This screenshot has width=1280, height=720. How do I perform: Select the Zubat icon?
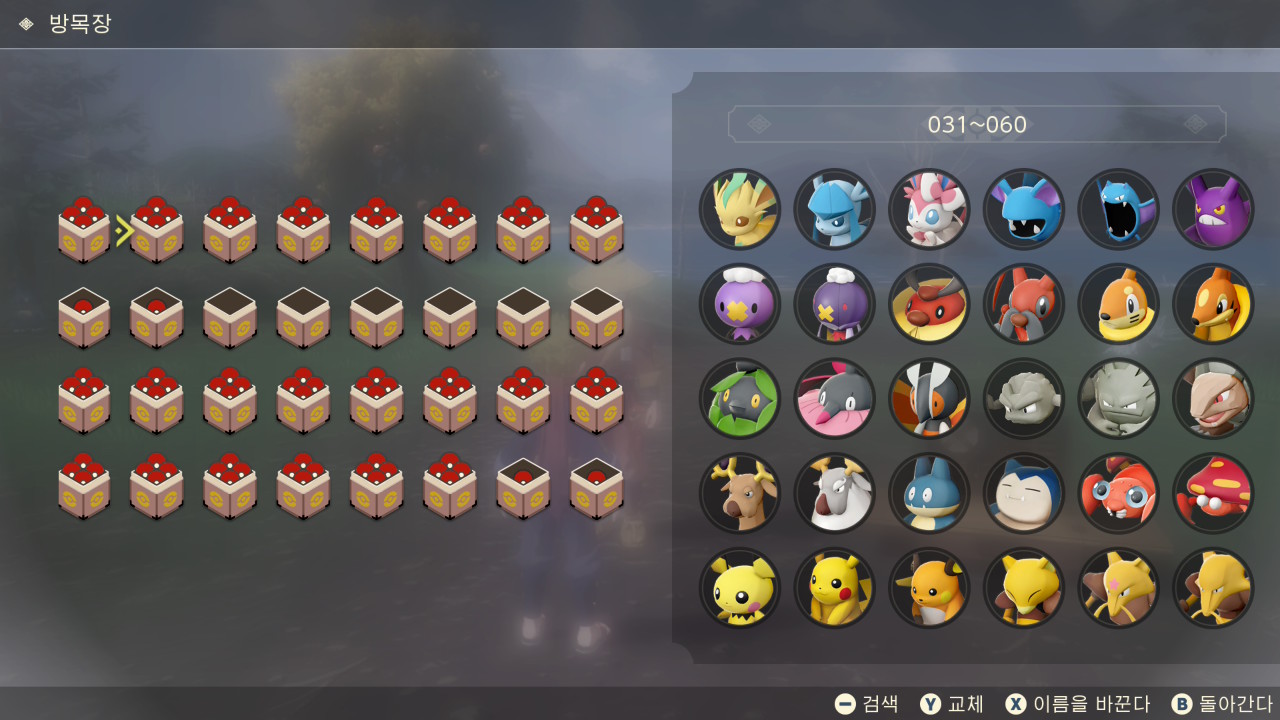click(x=1024, y=209)
